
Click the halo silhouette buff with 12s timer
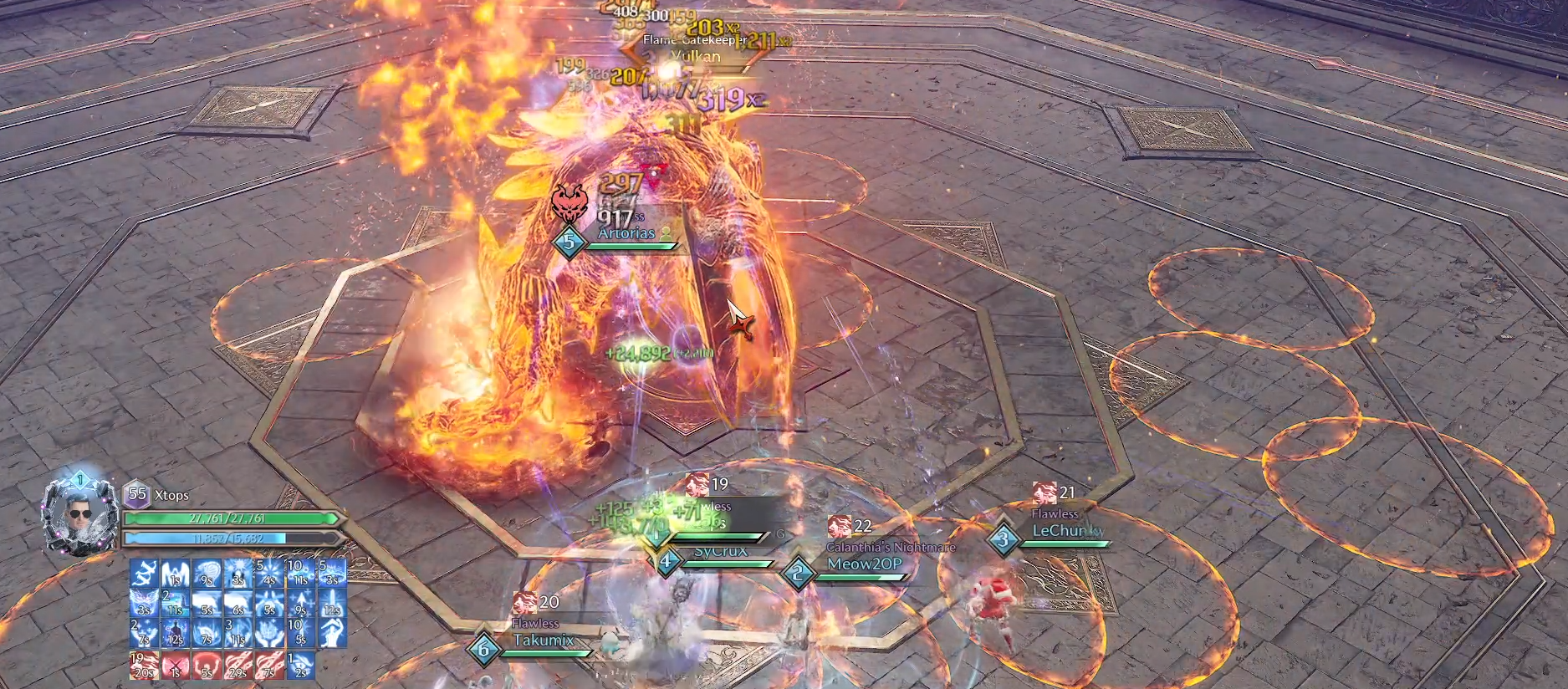pos(176,634)
